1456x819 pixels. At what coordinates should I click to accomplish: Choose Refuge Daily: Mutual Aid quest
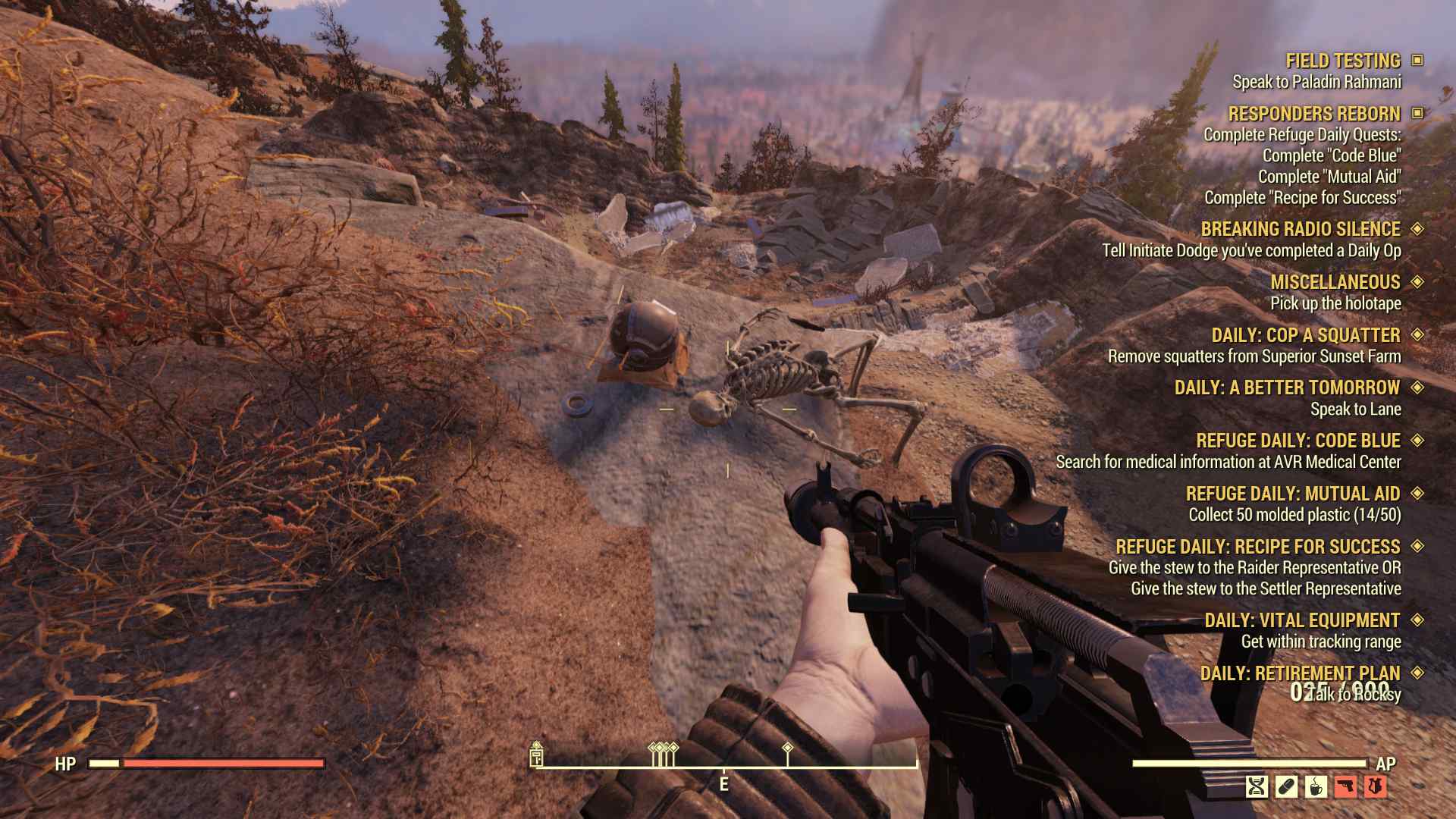pyautogui.click(x=1292, y=494)
